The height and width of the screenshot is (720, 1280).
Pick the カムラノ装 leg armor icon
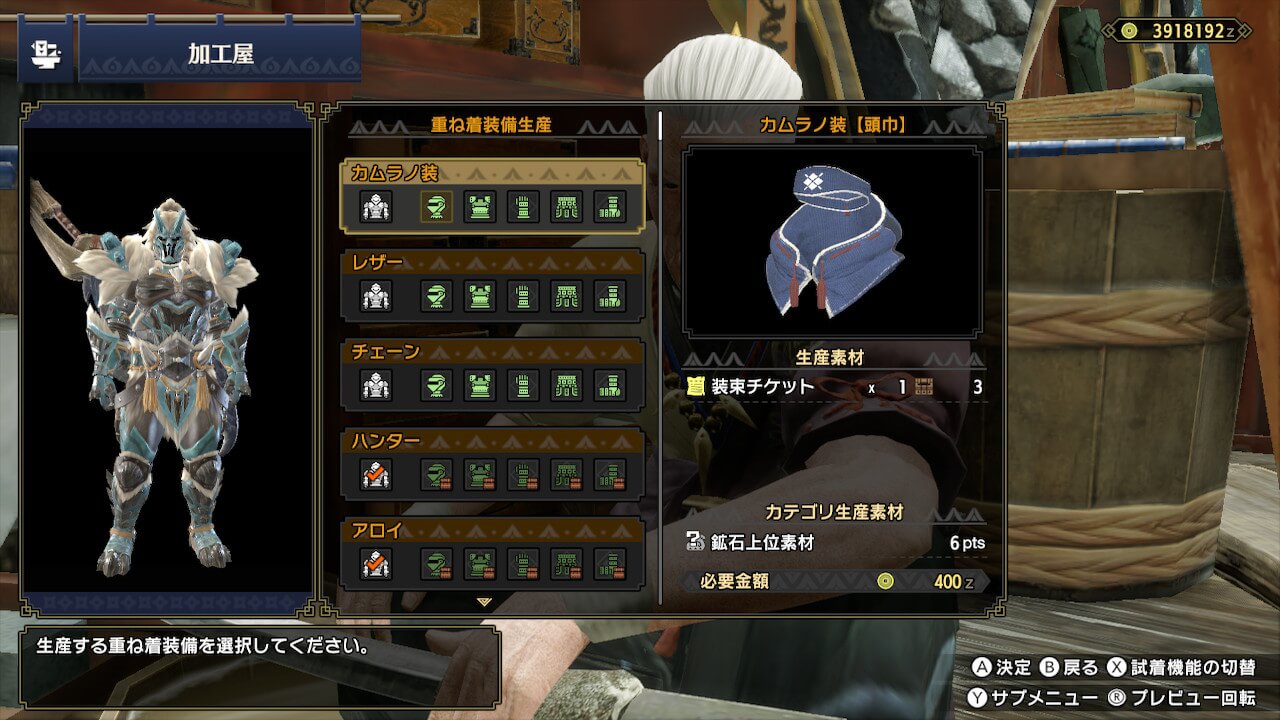[x=610, y=207]
